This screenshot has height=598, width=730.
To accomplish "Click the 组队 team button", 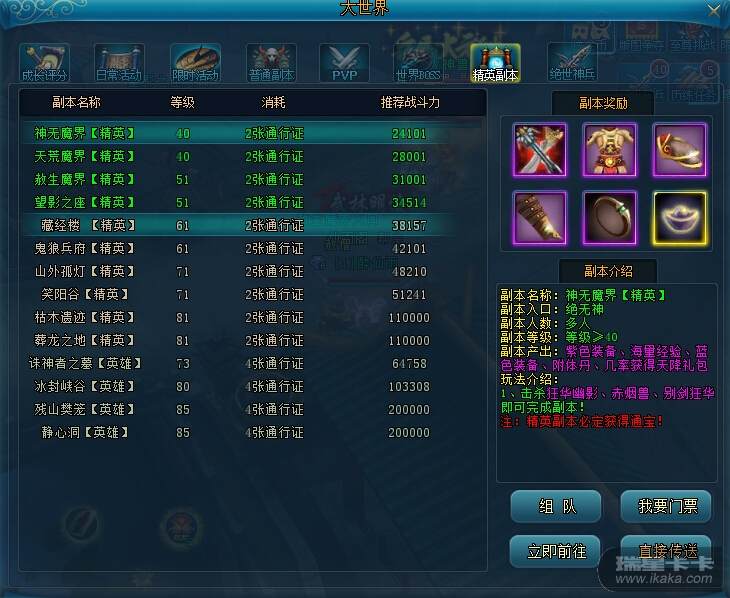I will pyautogui.click(x=556, y=507).
